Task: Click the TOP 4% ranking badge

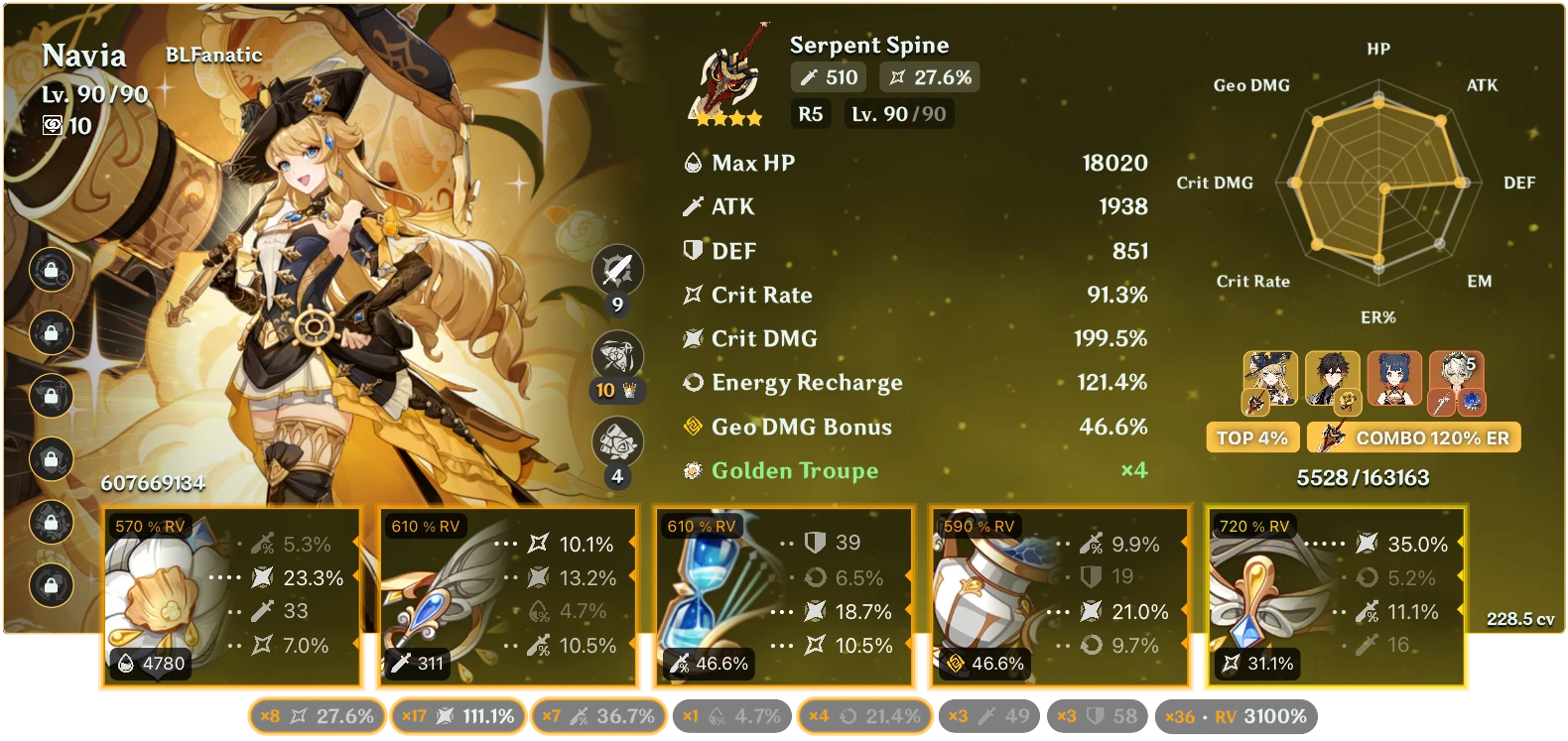Action: click(1252, 436)
